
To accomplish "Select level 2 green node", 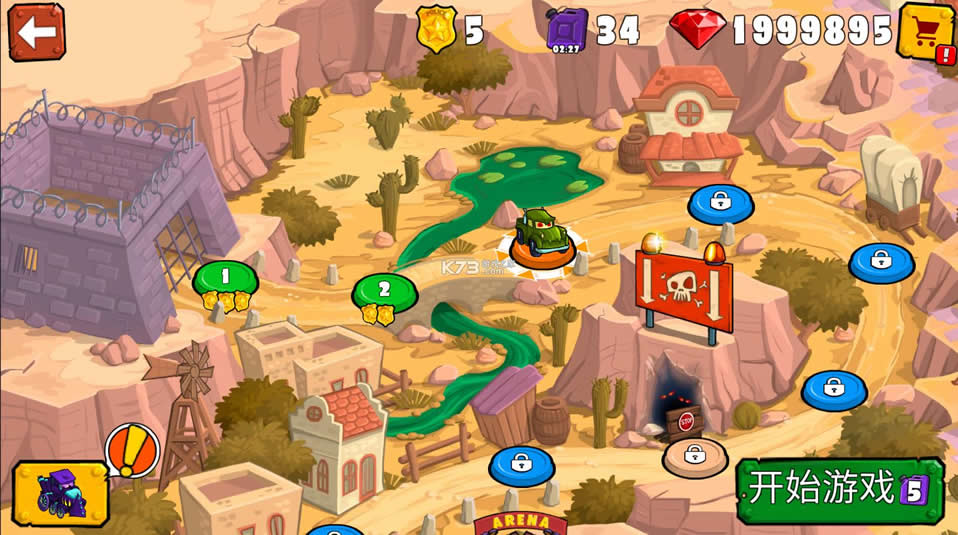I will 384,291.
